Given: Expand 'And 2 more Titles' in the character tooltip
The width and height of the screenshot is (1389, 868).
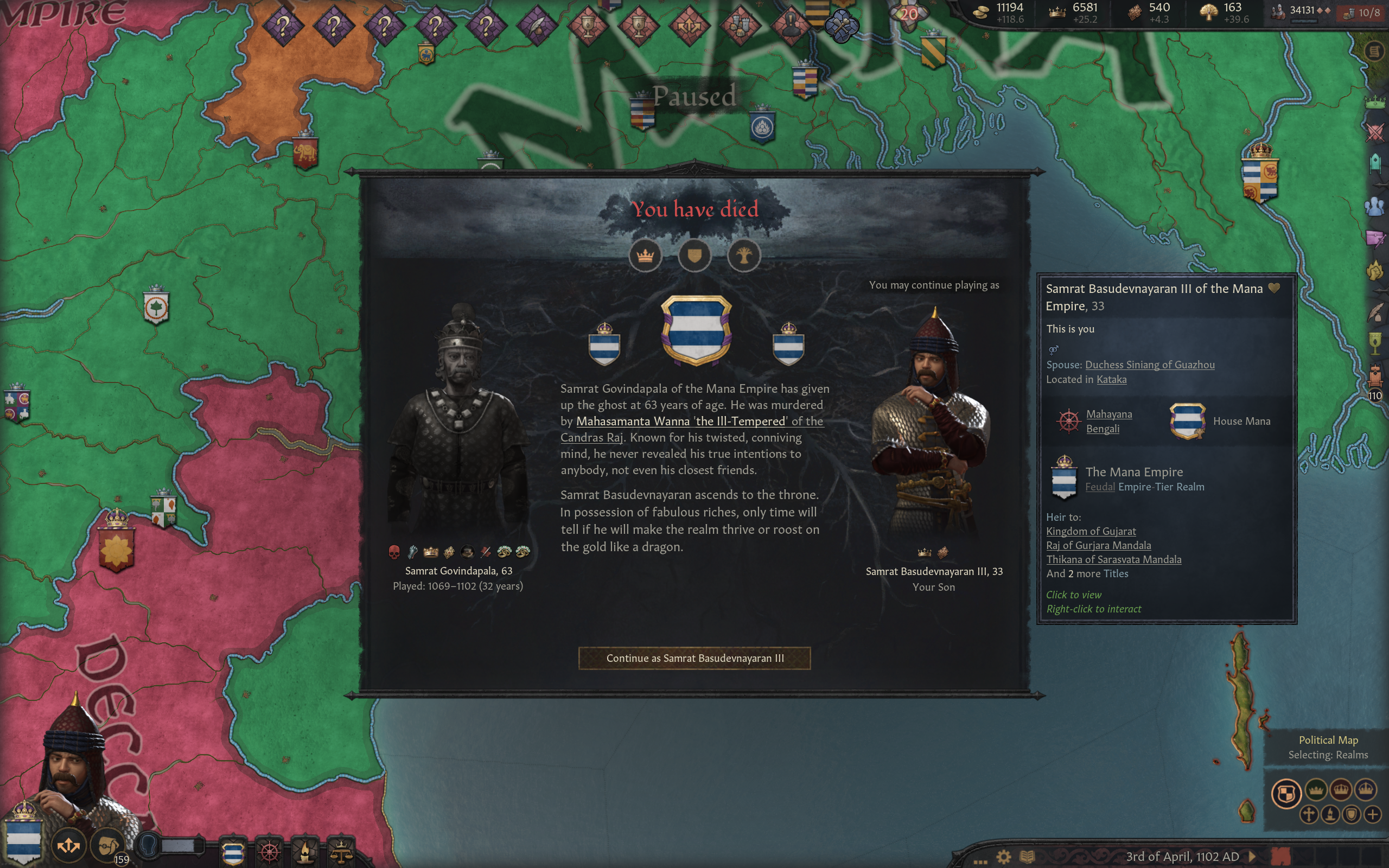Looking at the screenshot, I should [1088, 573].
